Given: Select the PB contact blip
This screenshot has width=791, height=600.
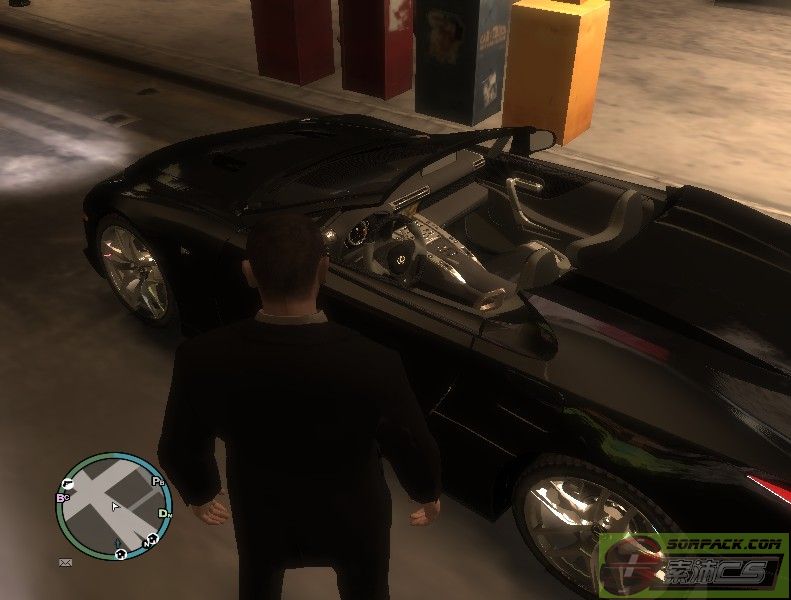Looking at the screenshot, I should click(158, 482).
